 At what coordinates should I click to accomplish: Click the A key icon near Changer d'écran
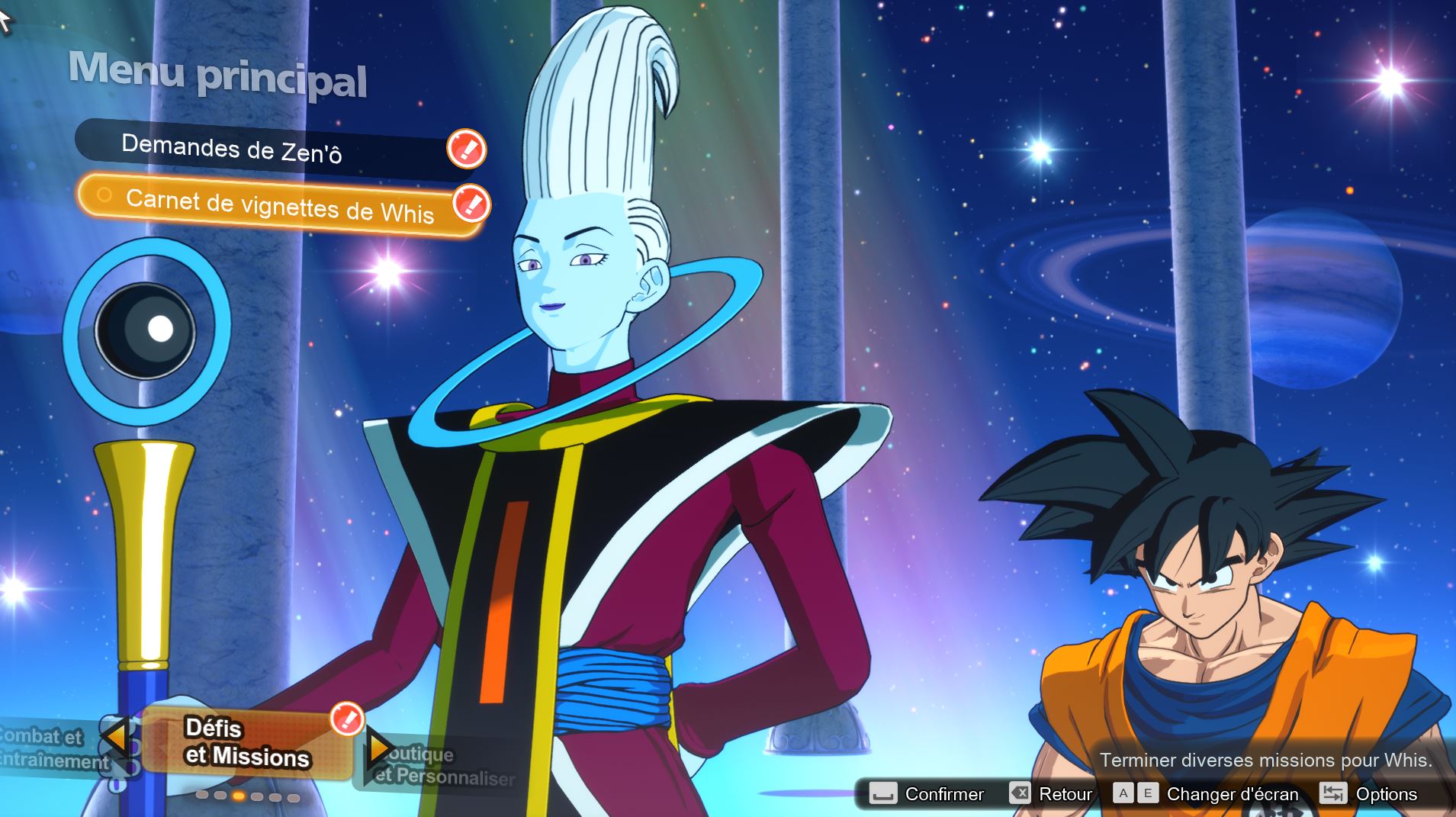pos(1121,793)
